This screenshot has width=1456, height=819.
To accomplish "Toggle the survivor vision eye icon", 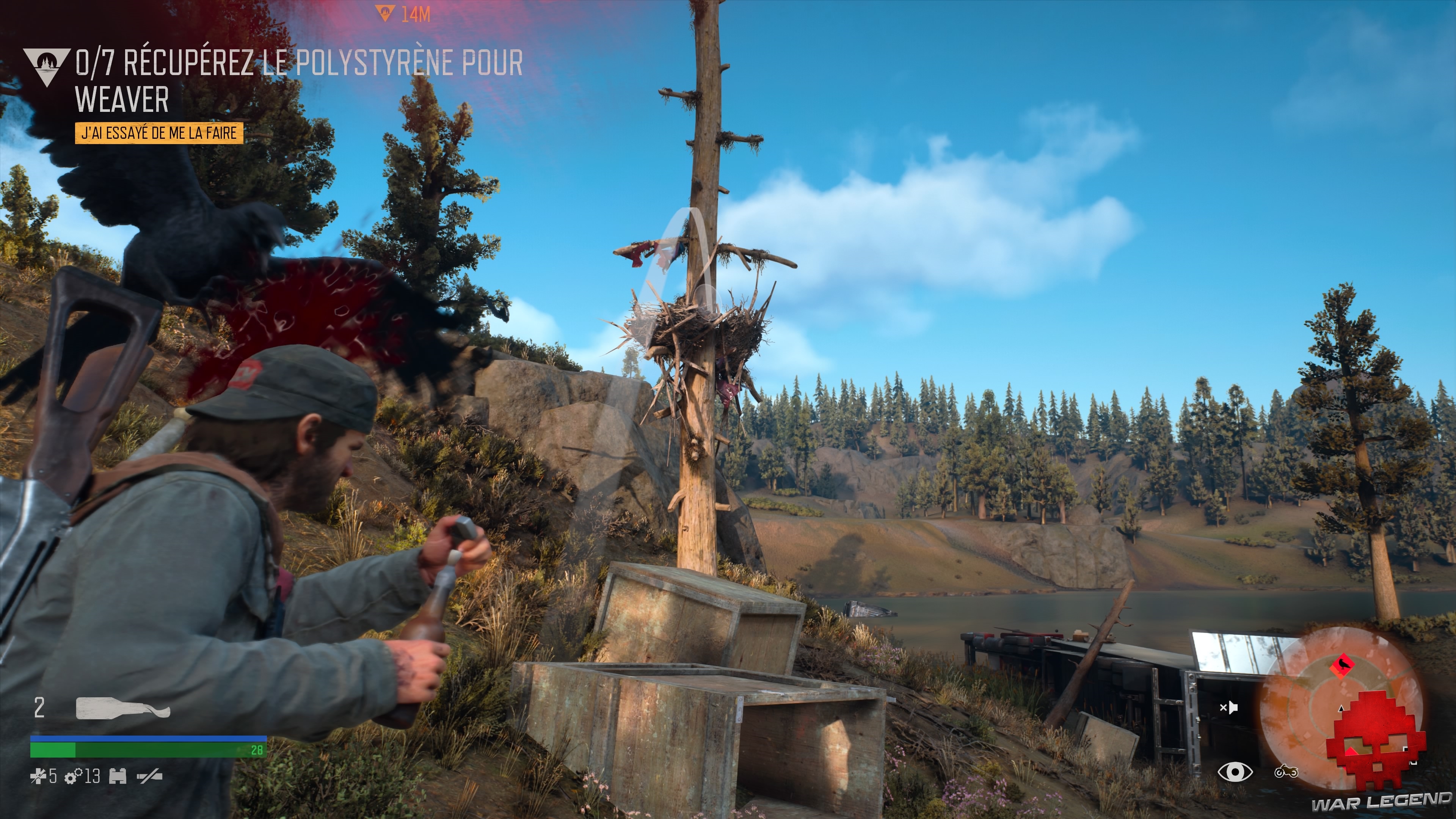I will (1236, 772).
